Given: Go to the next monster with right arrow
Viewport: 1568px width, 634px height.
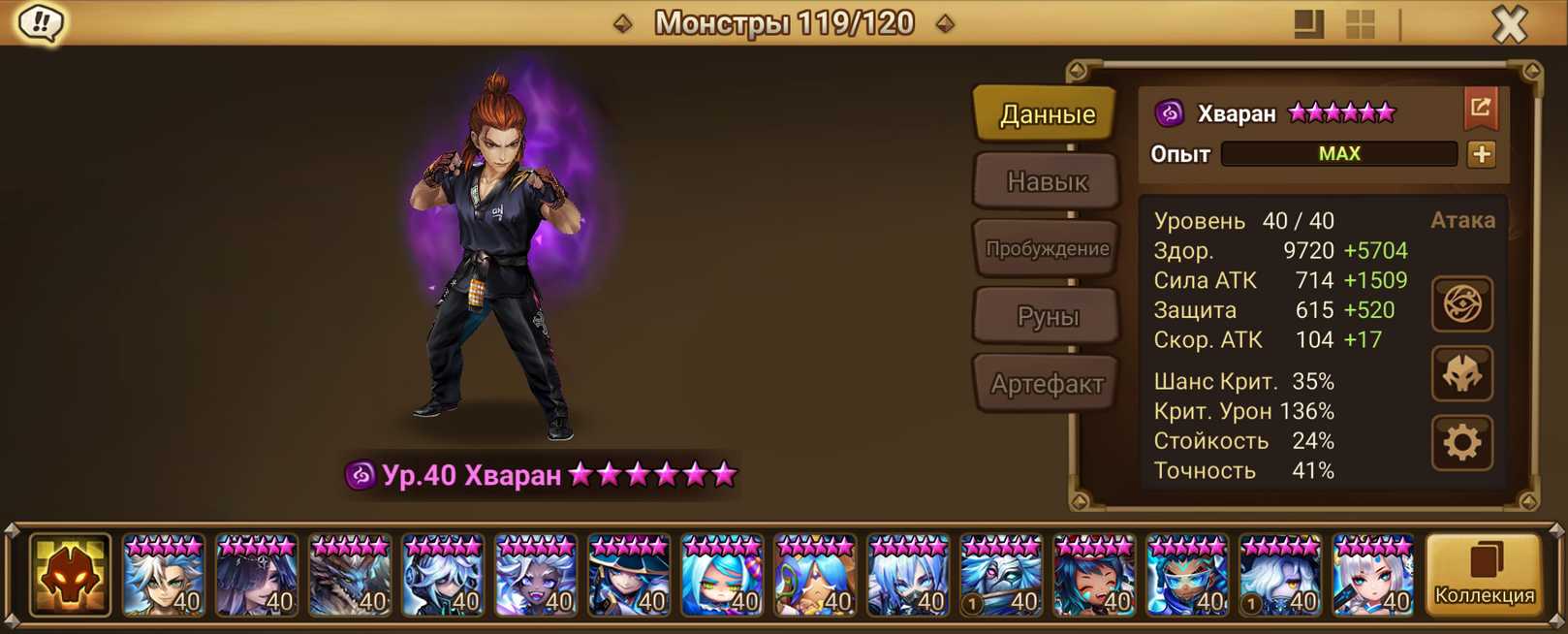Looking at the screenshot, I should (x=945, y=23).
